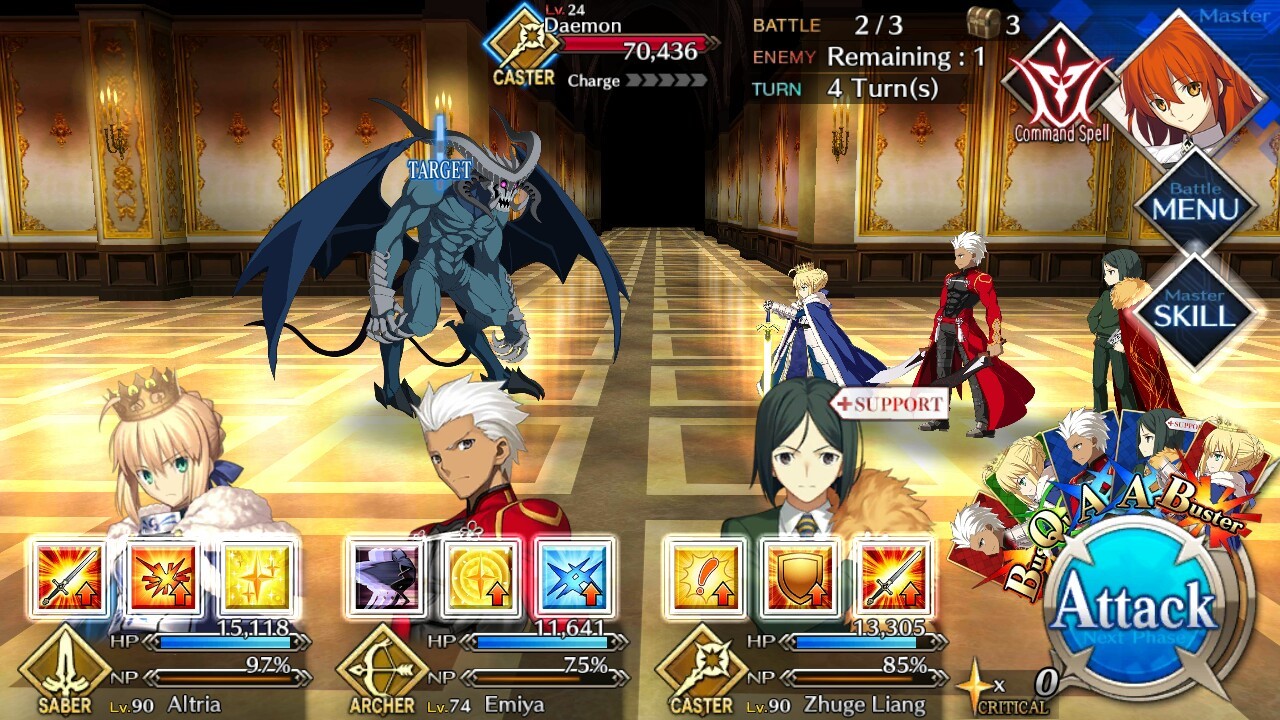Use Zhuge Liang's exclamation burst skill
The width and height of the screenshot is (1280, 720).
click(x=704, y=578)
